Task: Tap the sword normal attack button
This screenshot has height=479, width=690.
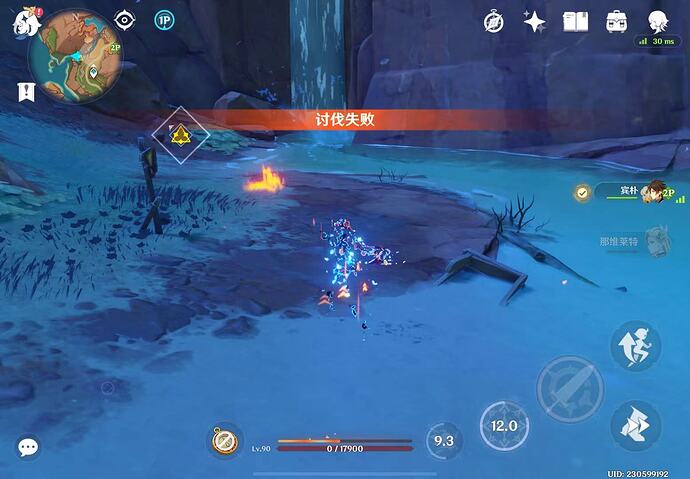Action: pos(569,388)
